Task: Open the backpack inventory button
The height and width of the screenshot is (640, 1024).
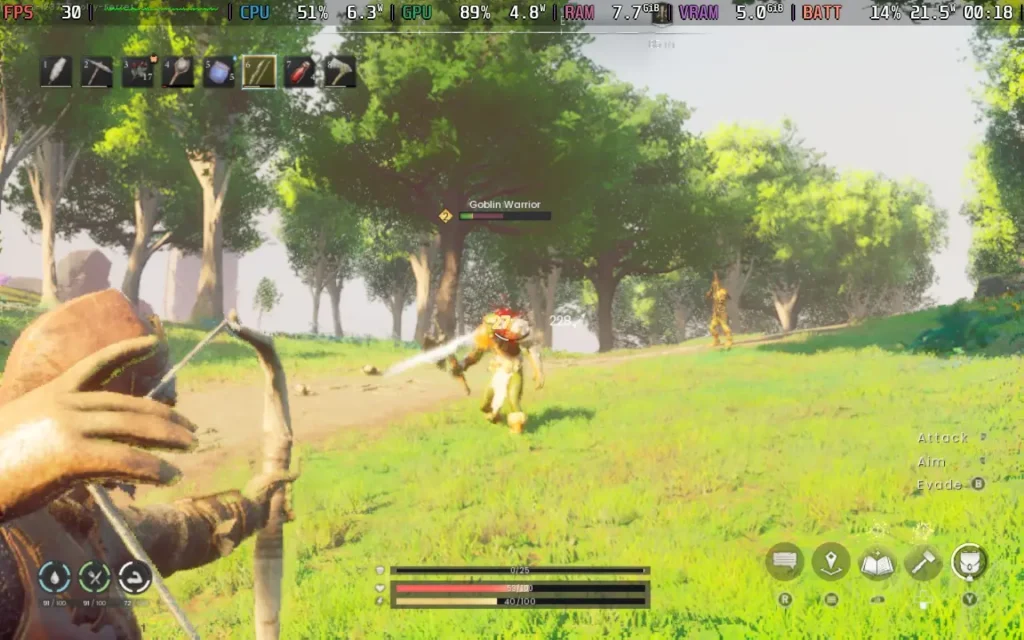Action: (969, 562)
